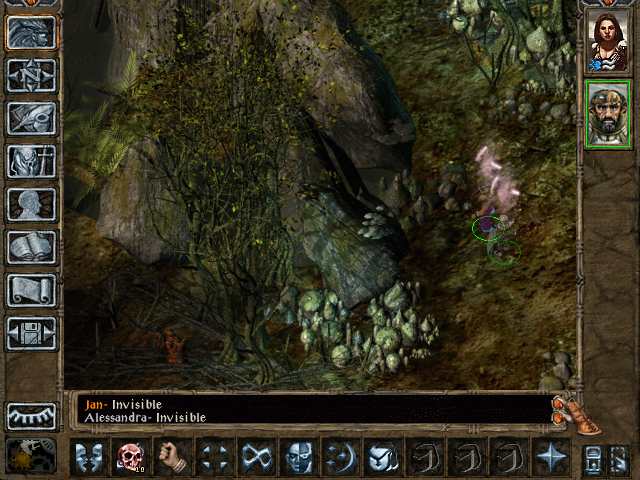Open special abilities with the star icon
The image size is (640, 480).
551,457
